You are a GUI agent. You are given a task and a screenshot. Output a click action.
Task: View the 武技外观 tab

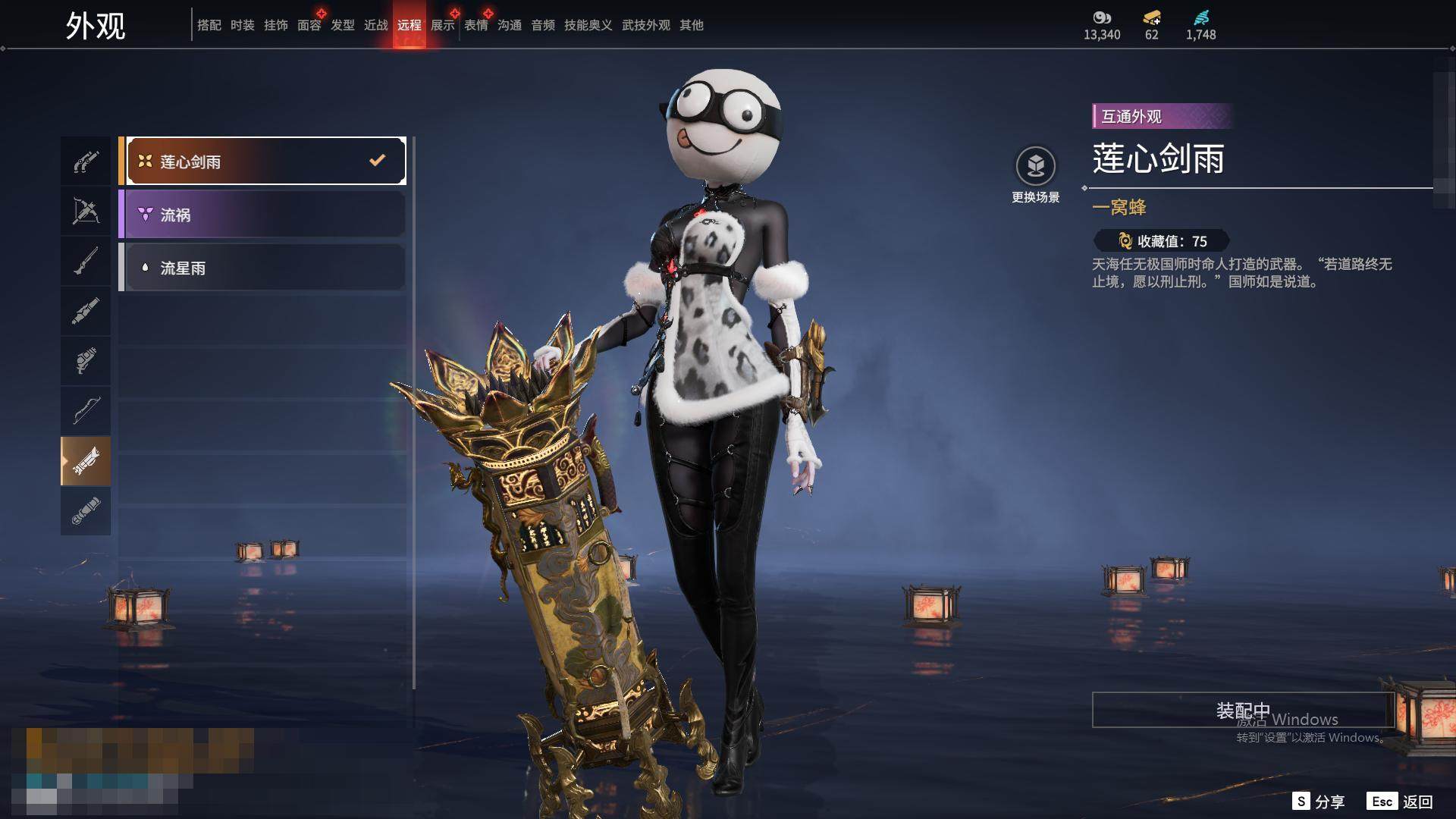[645, 25]
